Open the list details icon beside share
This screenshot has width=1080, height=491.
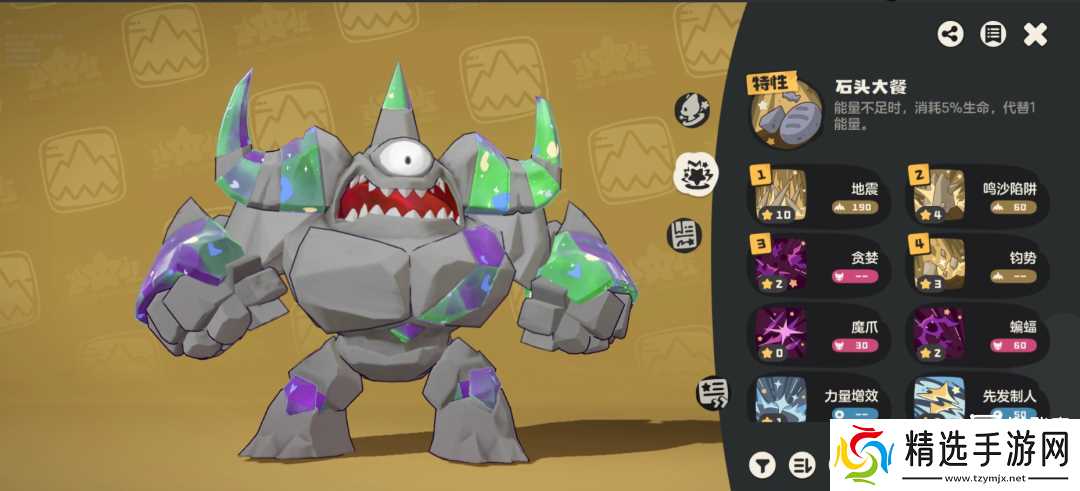[992, 34]
